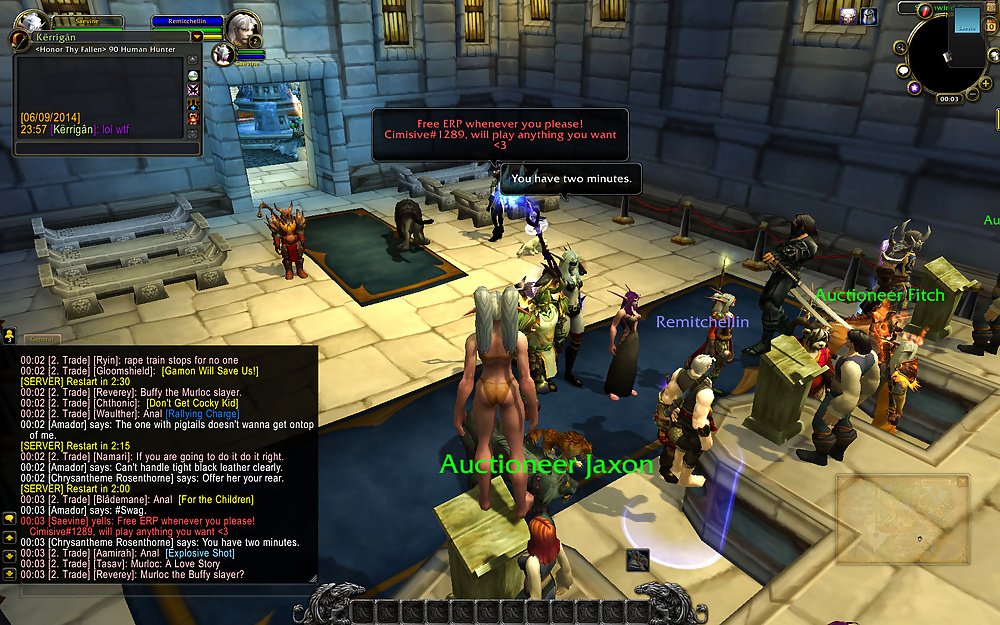Jump to the bottom of the chat log

point(8,575)
